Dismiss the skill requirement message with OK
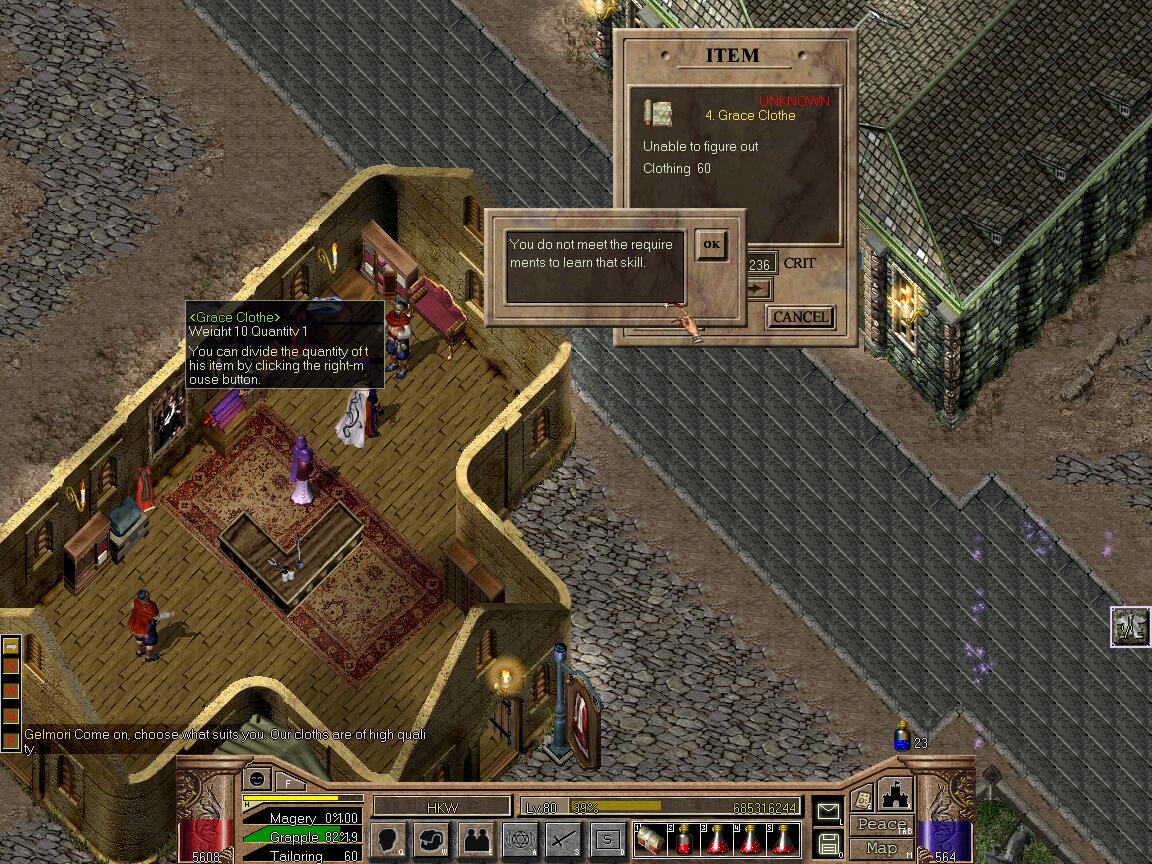Screen dimensions: 1152x864 pyautogui.click(x=711, y=245)
